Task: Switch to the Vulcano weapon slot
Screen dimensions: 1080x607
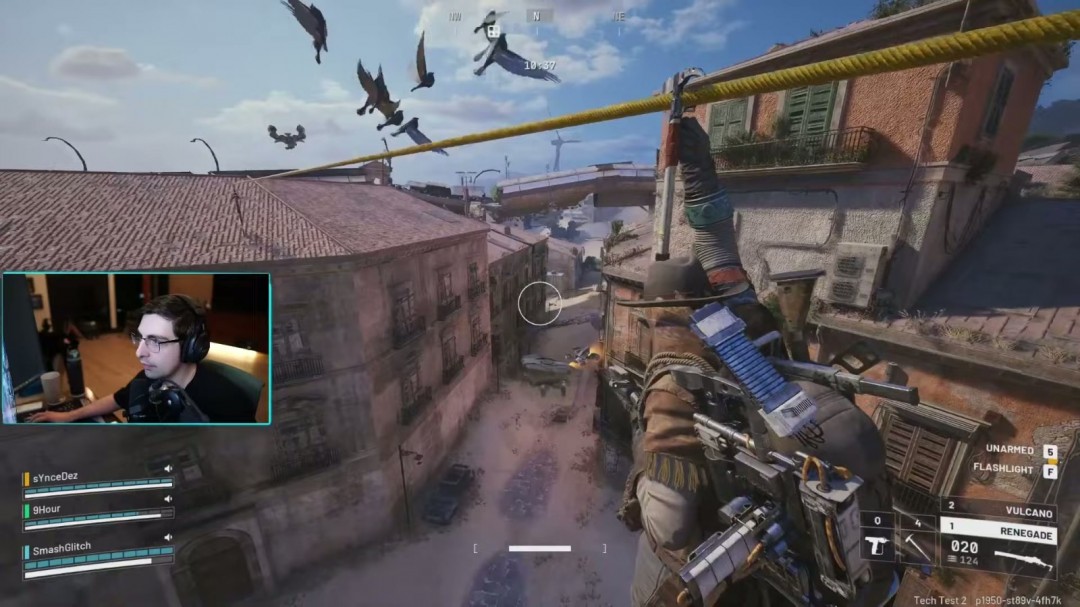Action: (x=998, y=509)
